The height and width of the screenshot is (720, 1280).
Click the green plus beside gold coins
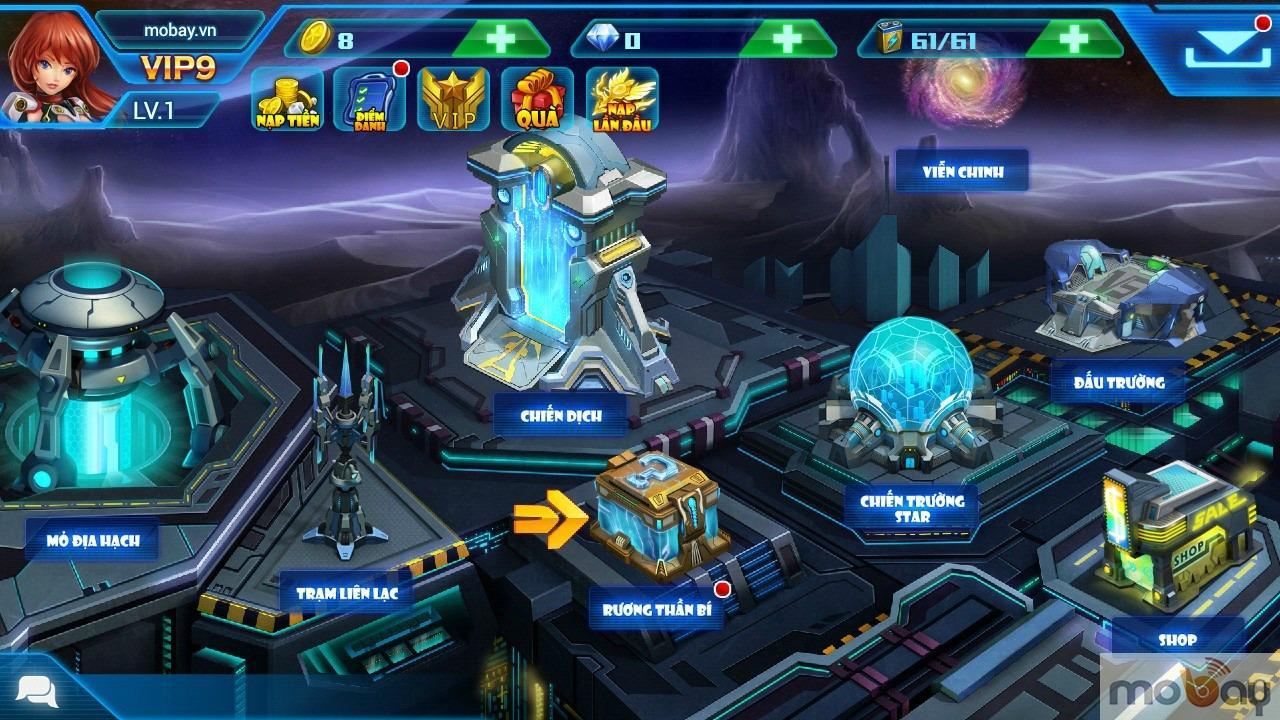pos(499,40)
